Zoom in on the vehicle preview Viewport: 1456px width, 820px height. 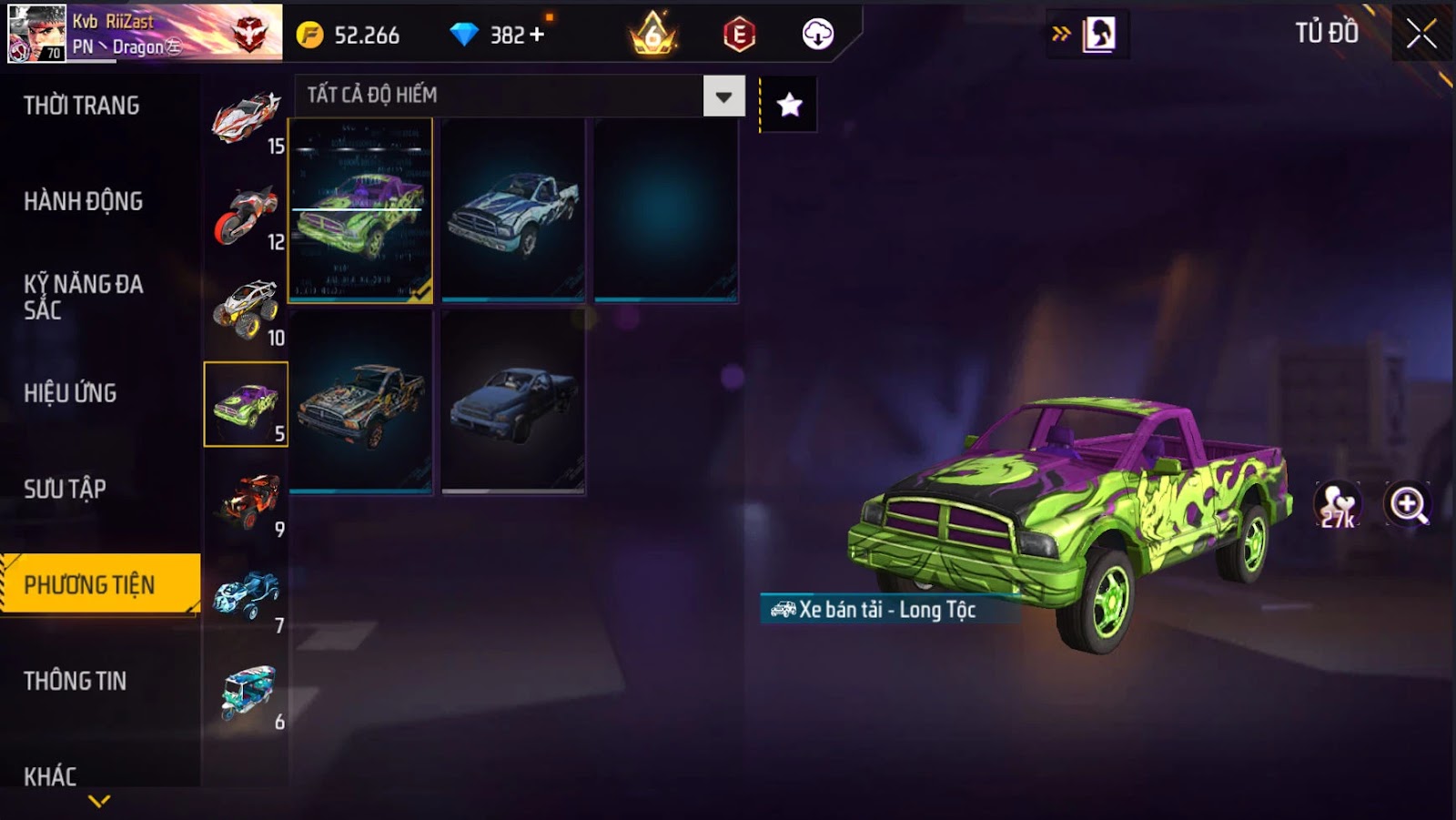pyautogui.click(x=1407, y=504)
